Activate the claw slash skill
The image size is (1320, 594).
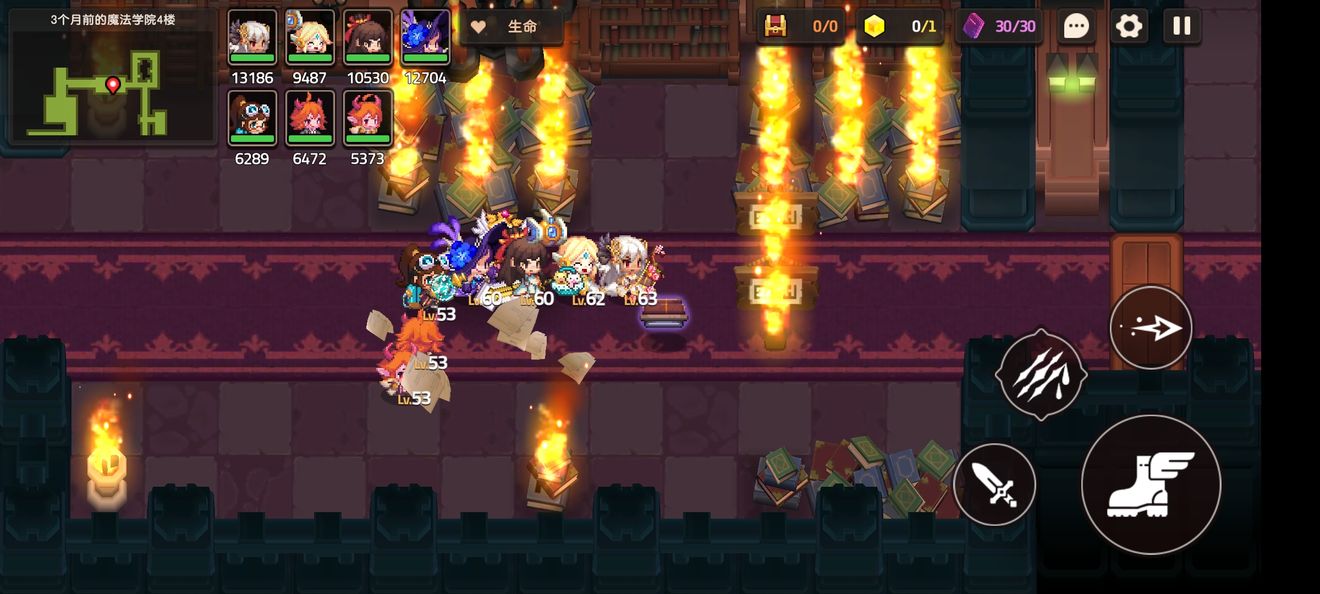pyautogui.click(x=1041, y=374)
